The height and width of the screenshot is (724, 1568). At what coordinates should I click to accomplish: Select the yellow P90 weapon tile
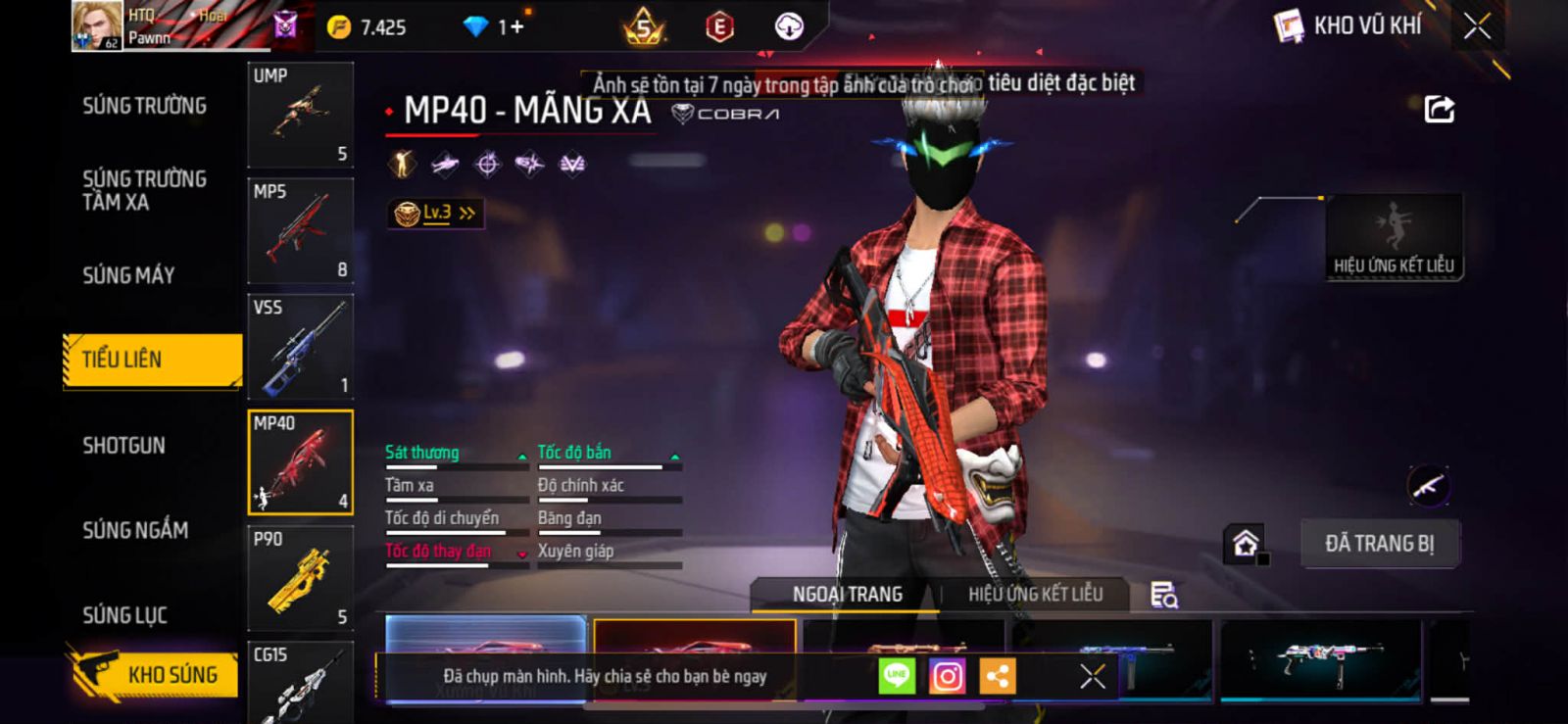tap(300, 578)
